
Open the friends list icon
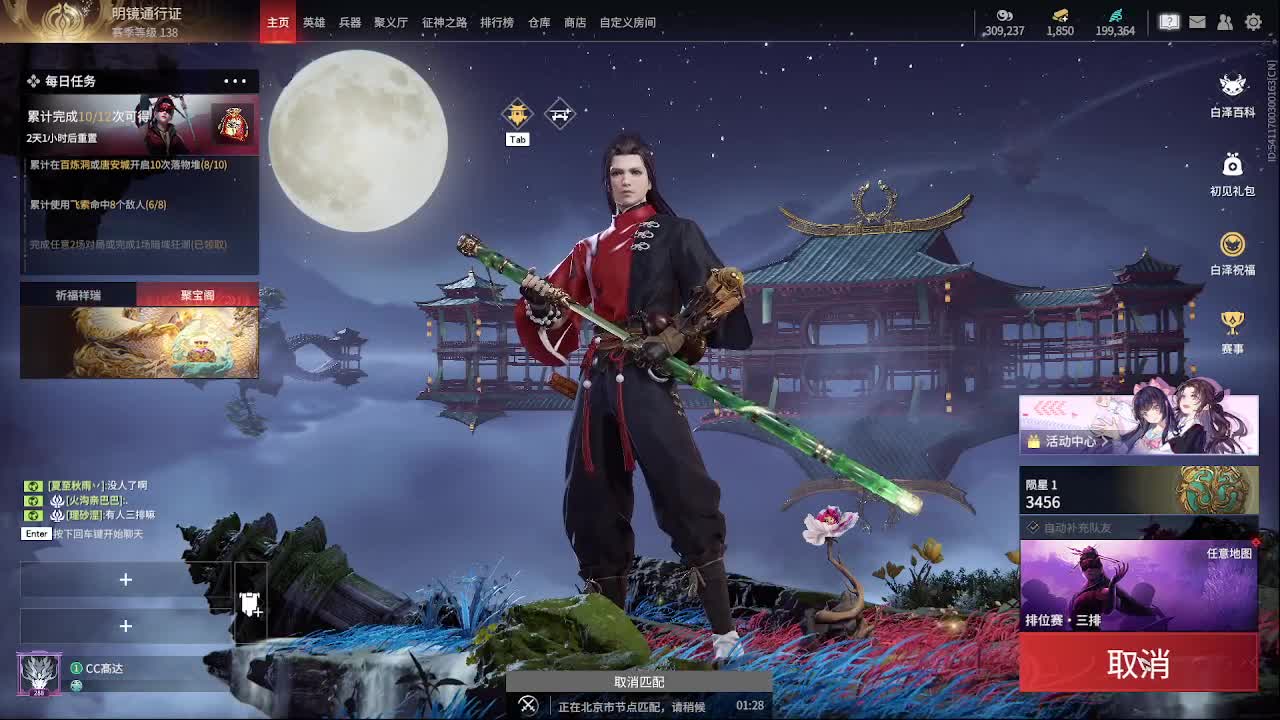(x=1225, y=20)
